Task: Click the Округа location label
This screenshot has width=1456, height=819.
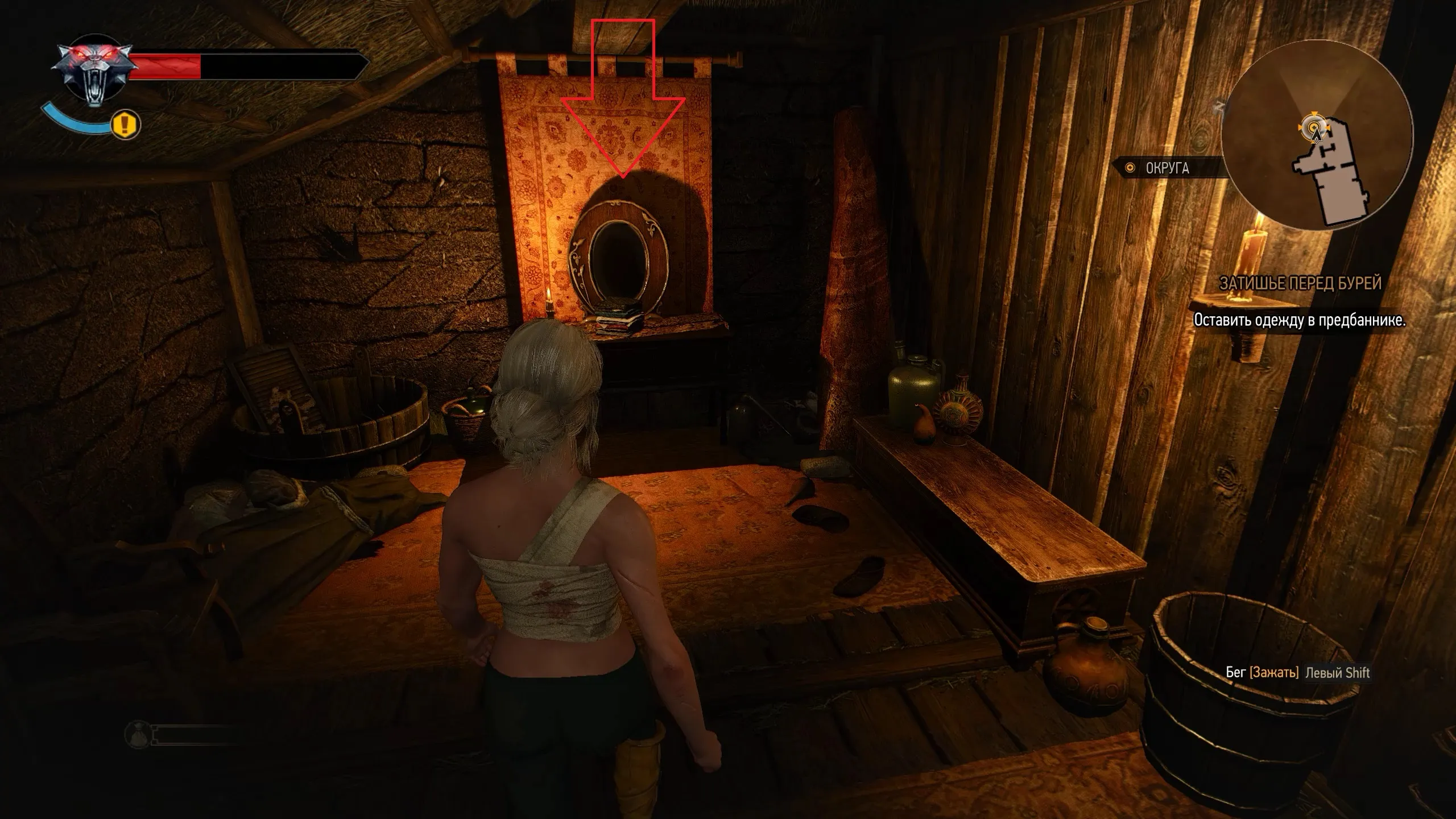Action: (1166, 168)
